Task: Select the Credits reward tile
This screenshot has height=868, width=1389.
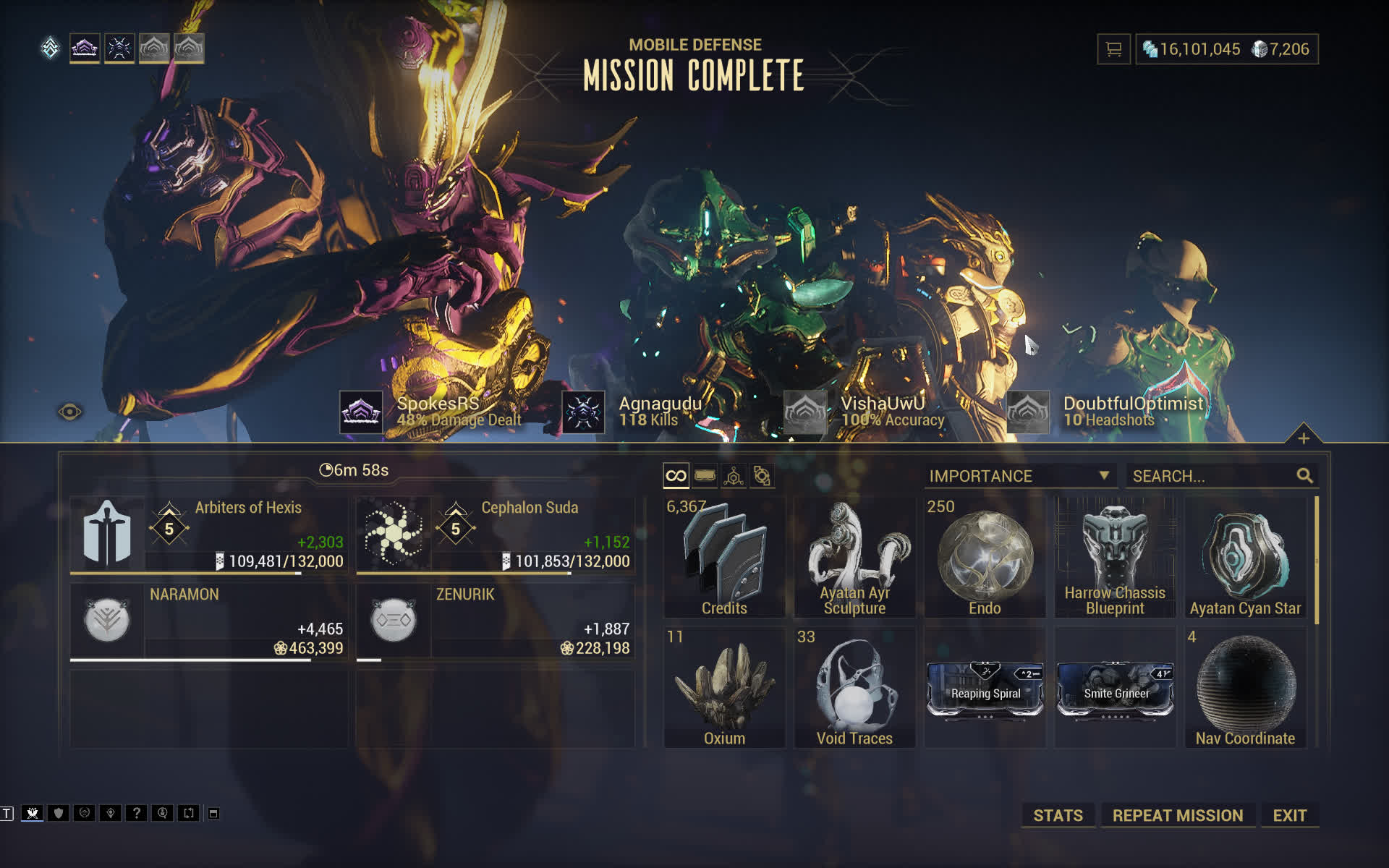Action: point(724,557)
